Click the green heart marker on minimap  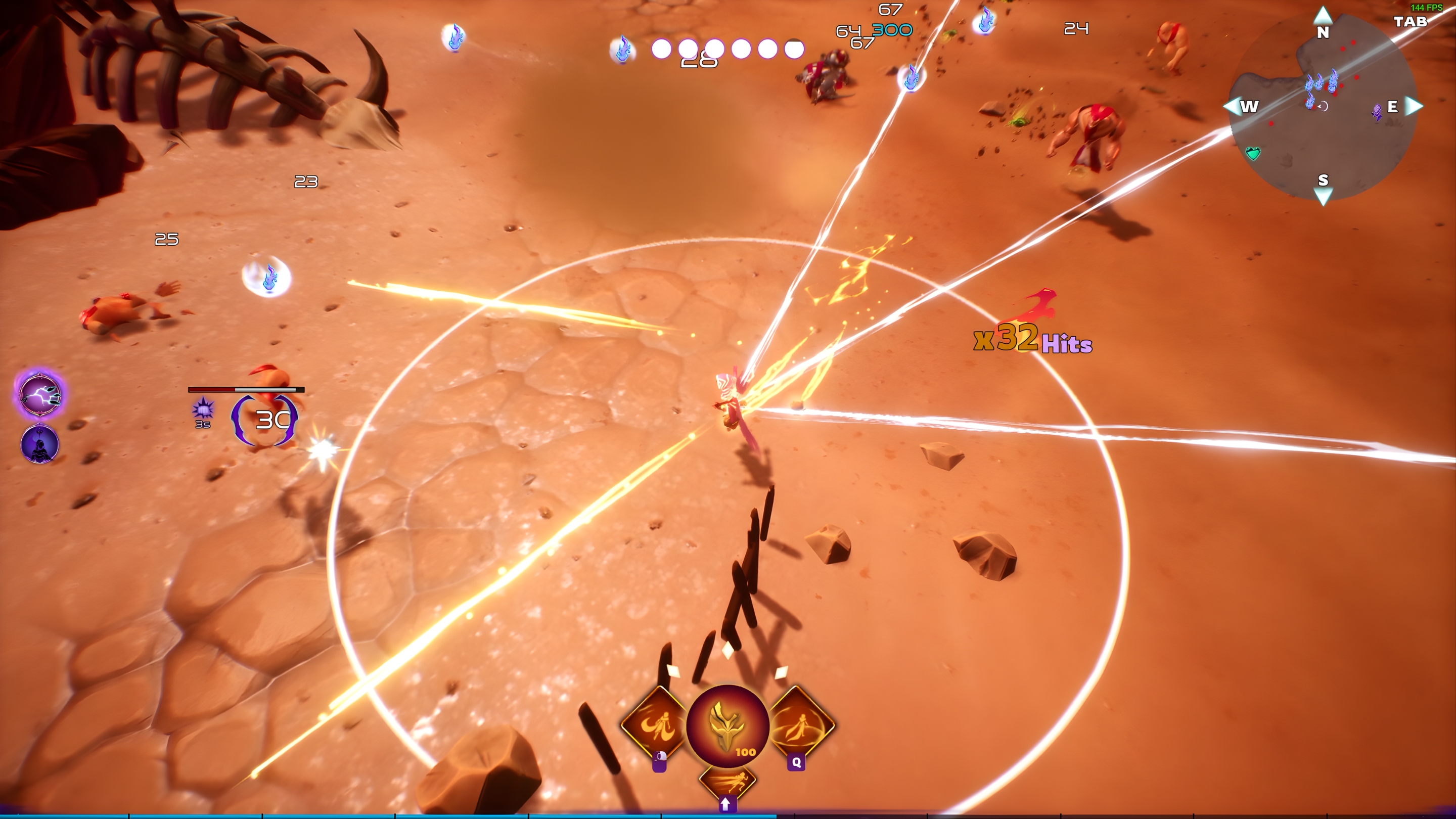tap(1253, 153)
